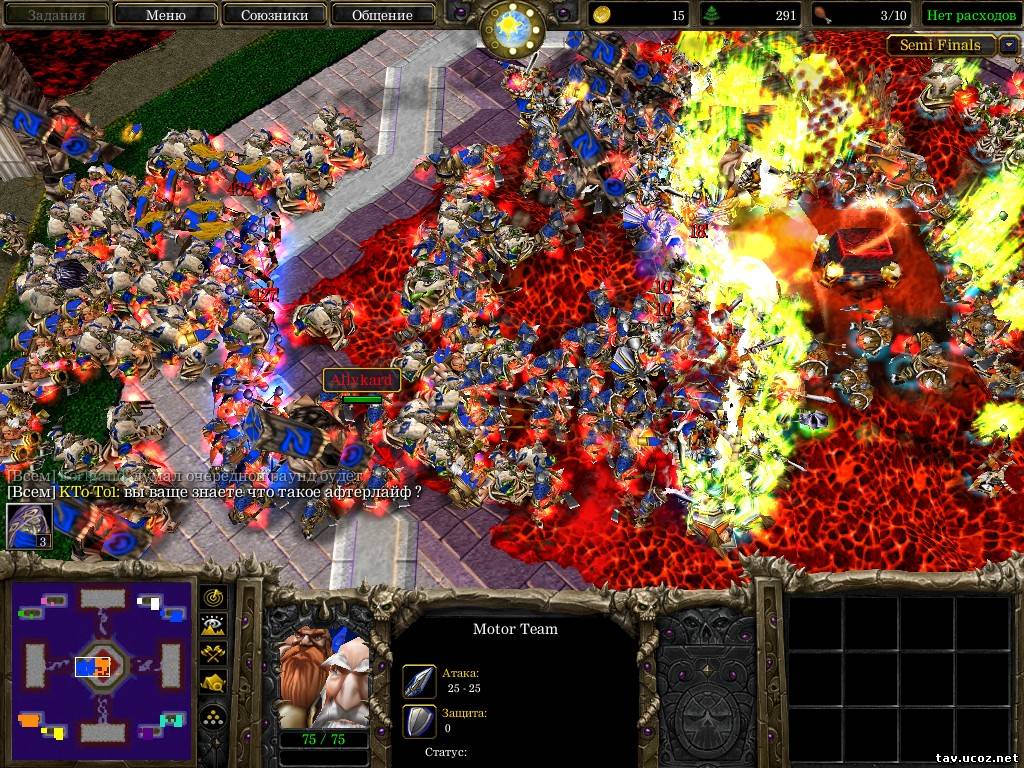Viewport: 1024px width, 768px height.
Task: Open the Меню button
Action: click(165, 15)
